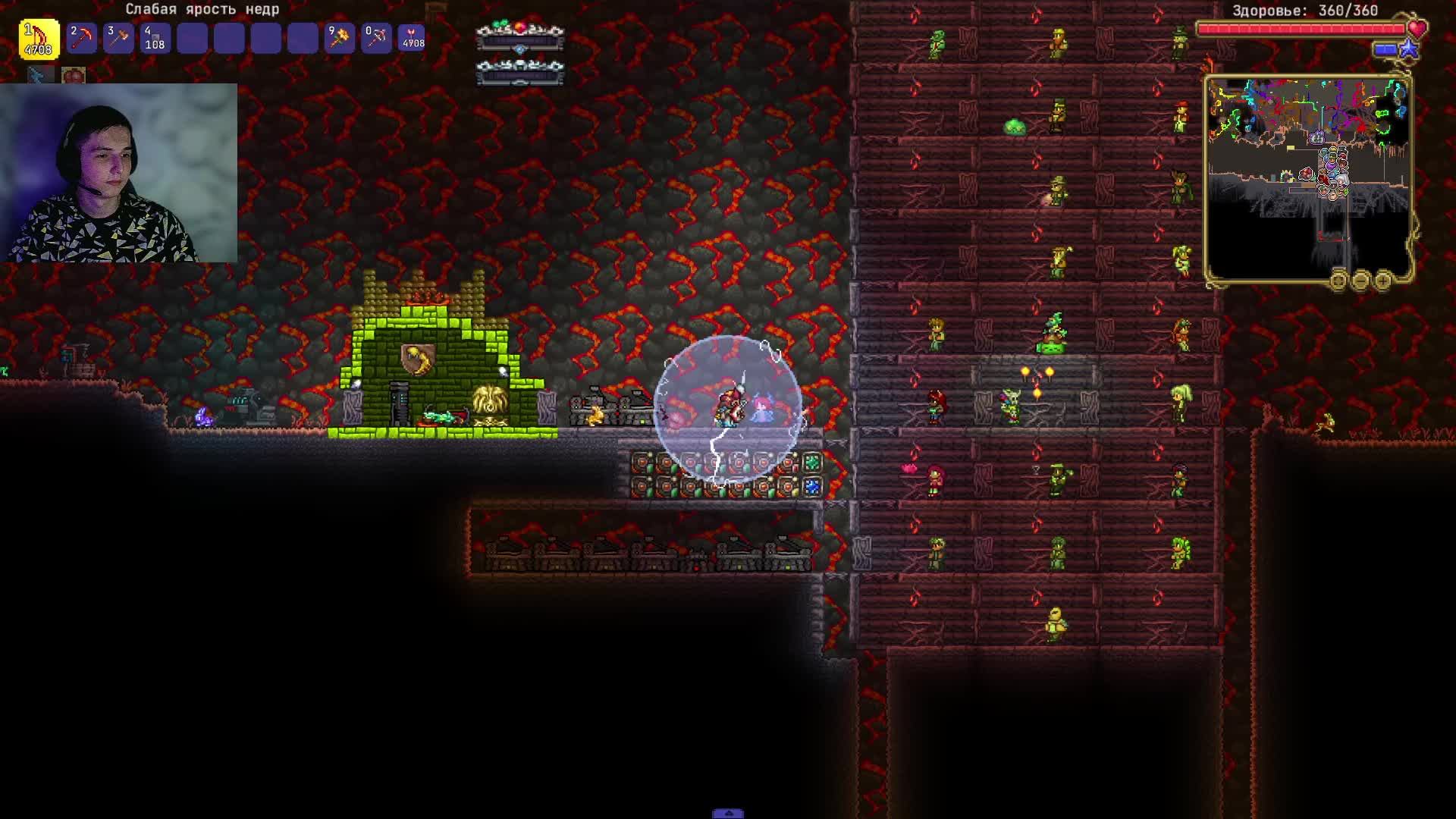Image resolution: width=1456 pixels, height=819 pixels.
Task: Select the grappling hook in slot 0
Action: (x=376, y=38)
